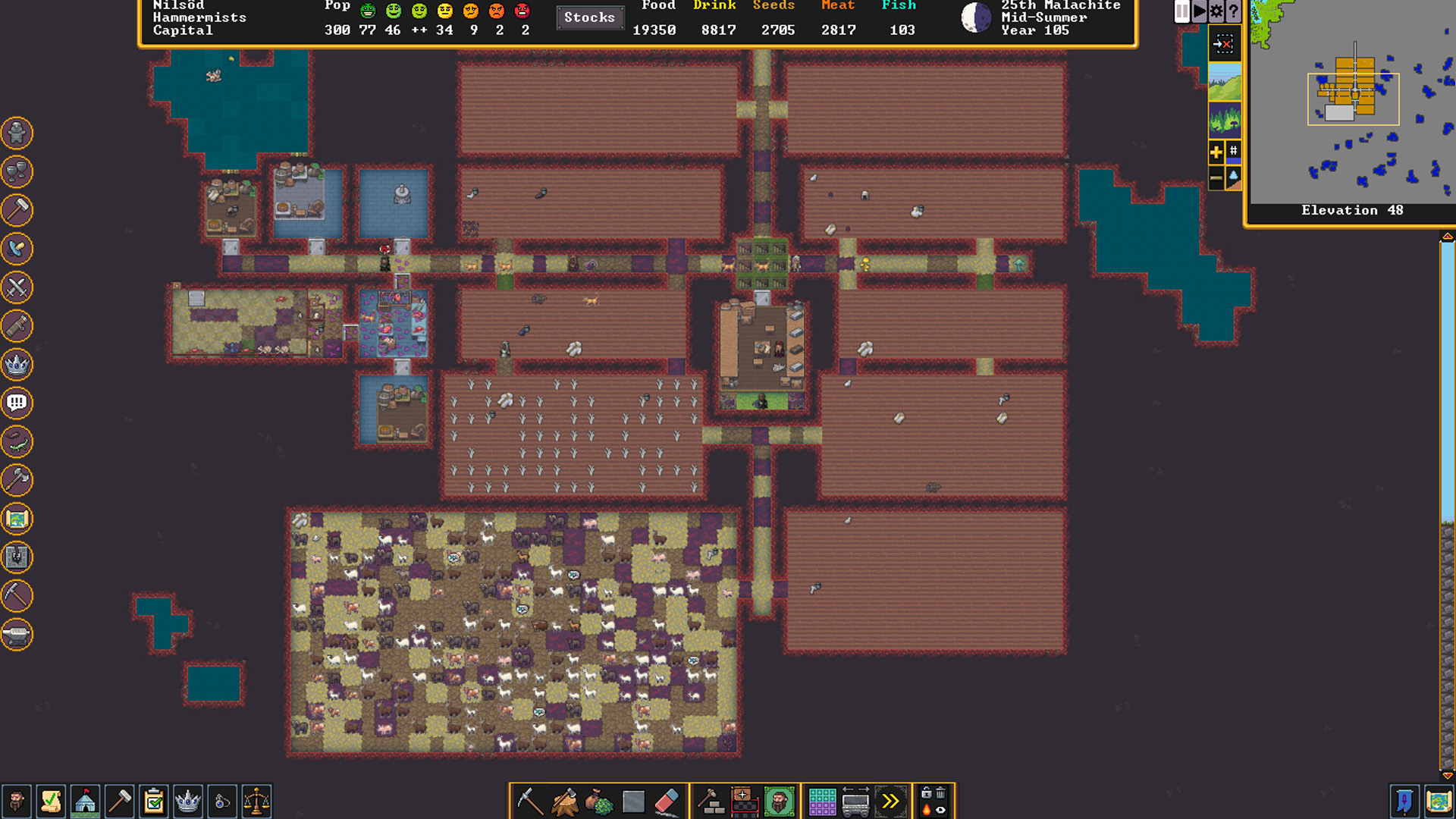The height and width of the screenshot is (819, 1456).
Task: Click the crossed swords alert icon
Action: pos(17,287)
